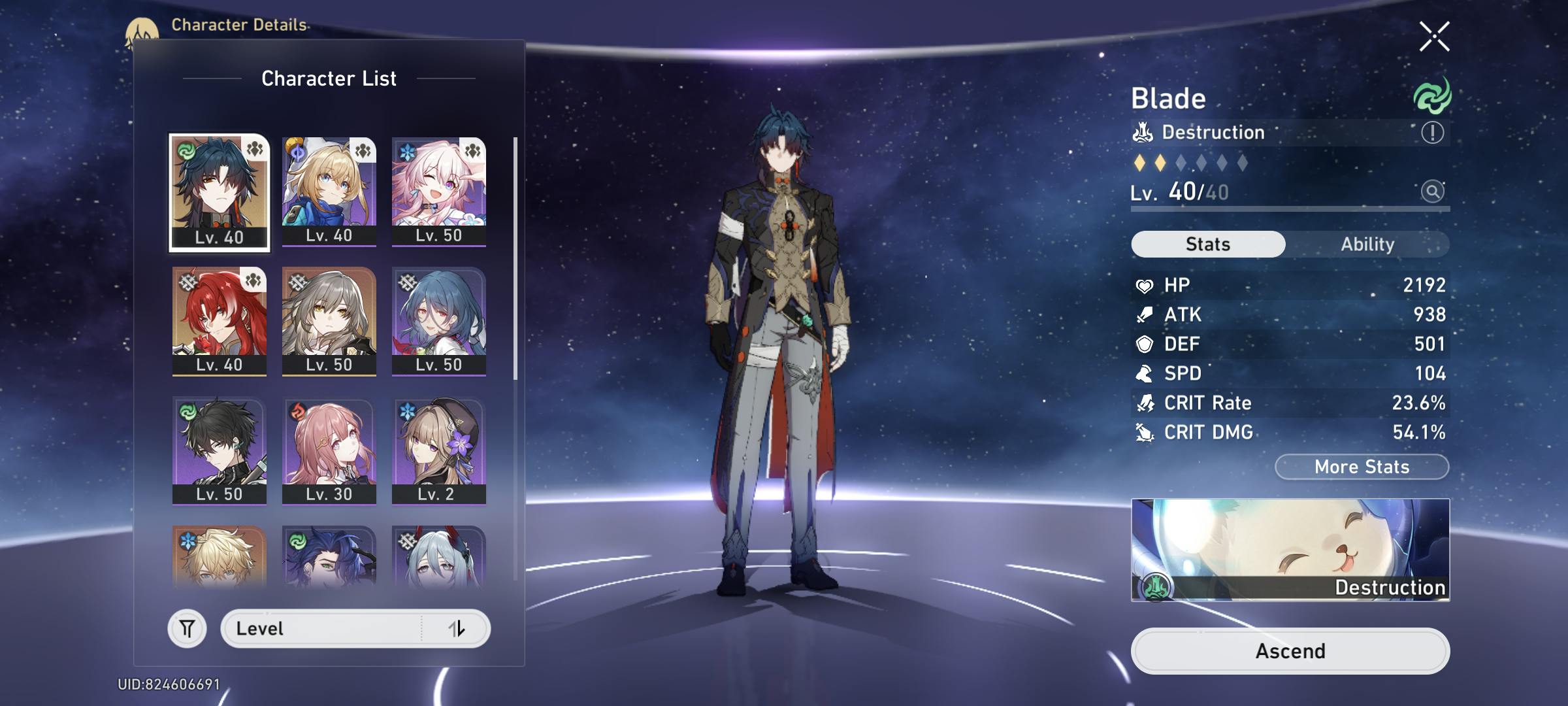Select the grey-haired Trailblazer portrait
The height and width of the screenshot is (706, 1568).
pos(329,320)
